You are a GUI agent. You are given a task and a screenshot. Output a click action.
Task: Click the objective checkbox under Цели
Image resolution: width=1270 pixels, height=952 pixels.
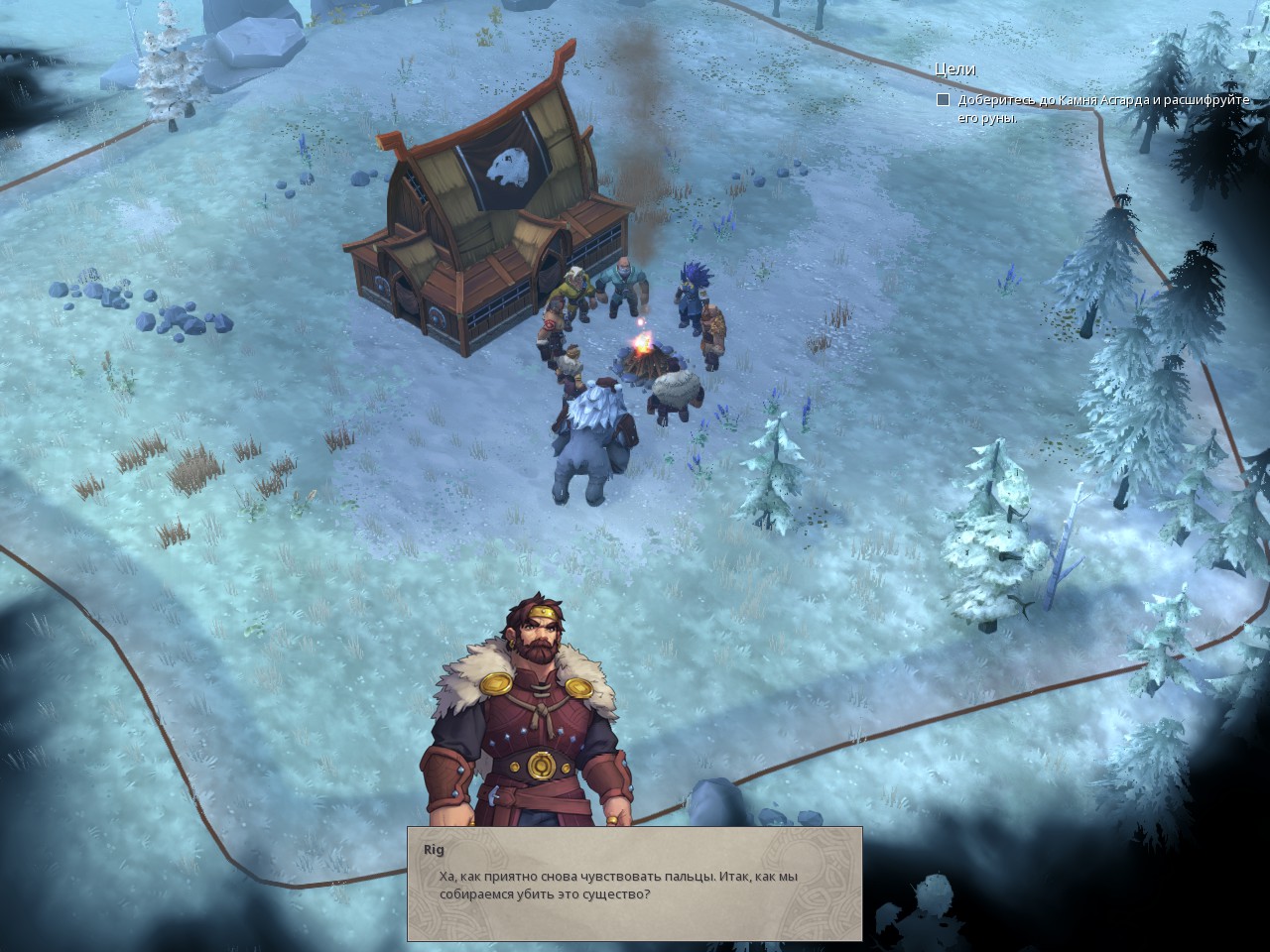pos(943,100)
